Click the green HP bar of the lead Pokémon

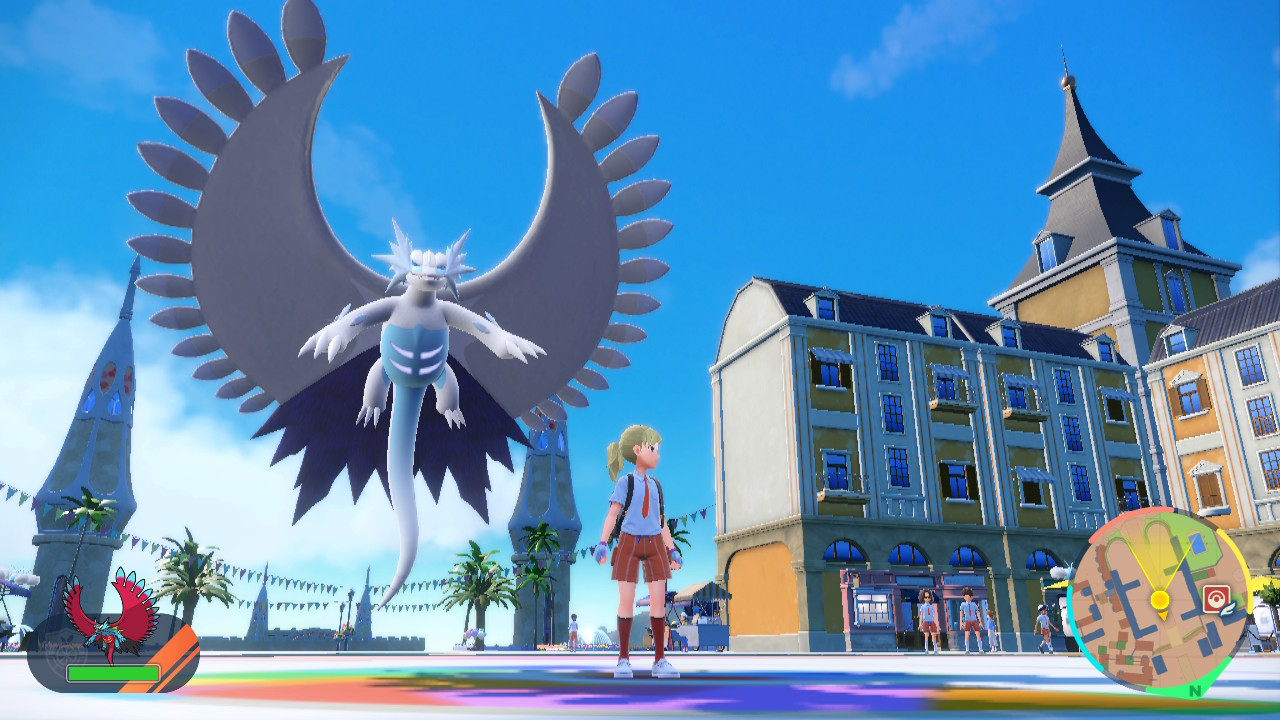tap(113, 673)
